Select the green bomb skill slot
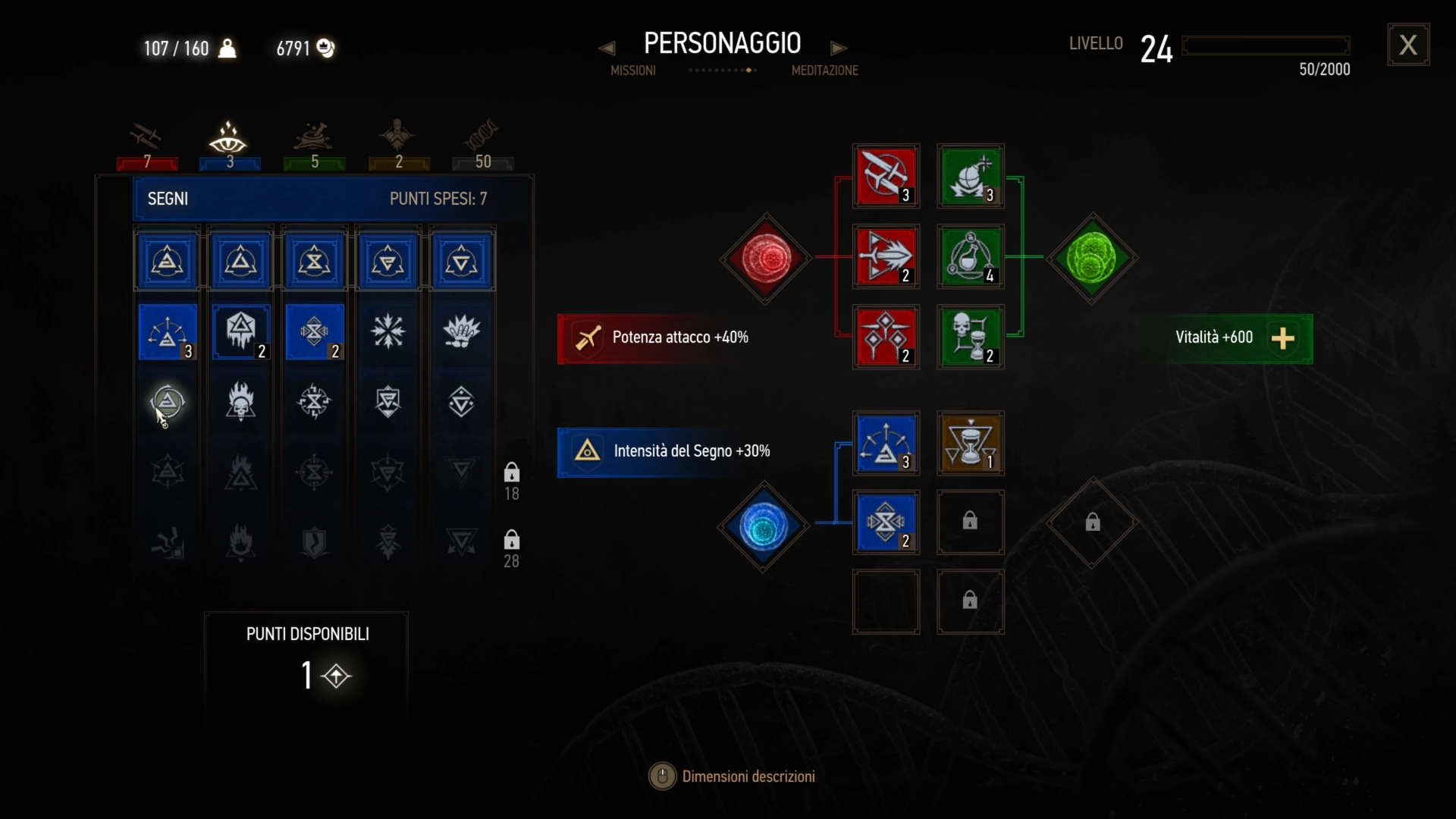This screenshot has width=1456, height=819. [x=971, y=176]
